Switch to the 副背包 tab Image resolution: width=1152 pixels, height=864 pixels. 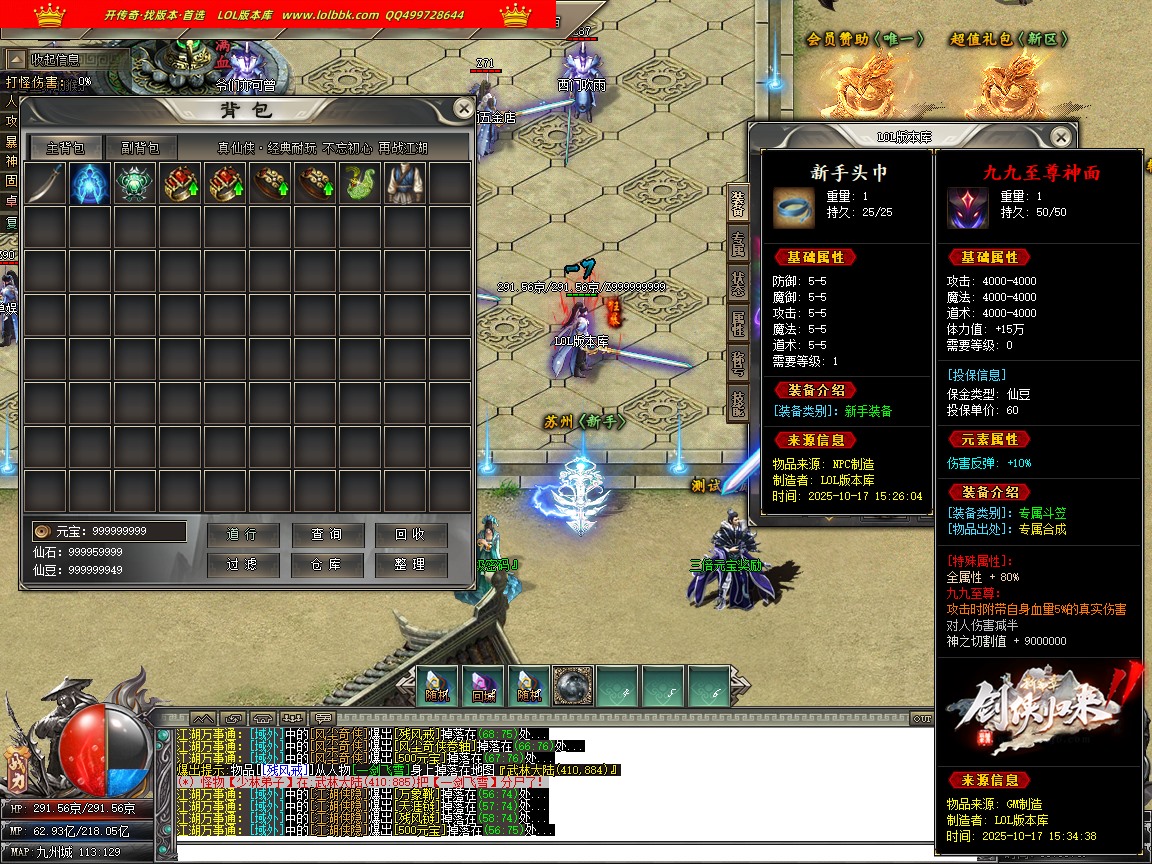(x=140, y=148)
